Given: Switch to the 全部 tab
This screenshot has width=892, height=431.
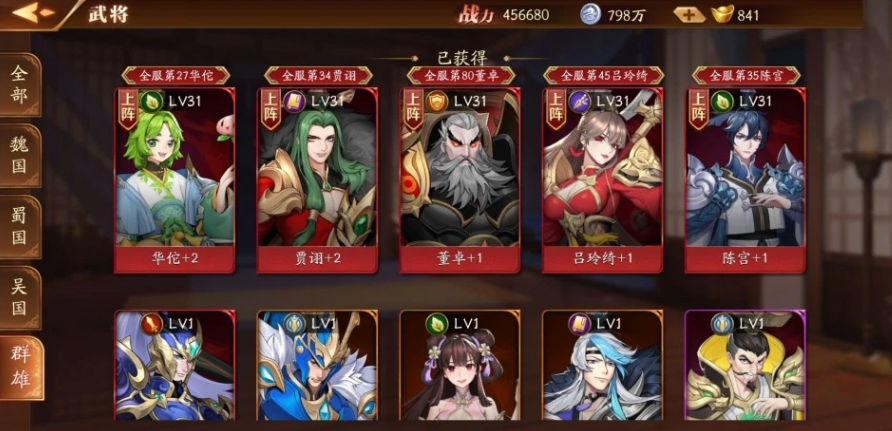Looking at the screenshot, I should point(19,87).
